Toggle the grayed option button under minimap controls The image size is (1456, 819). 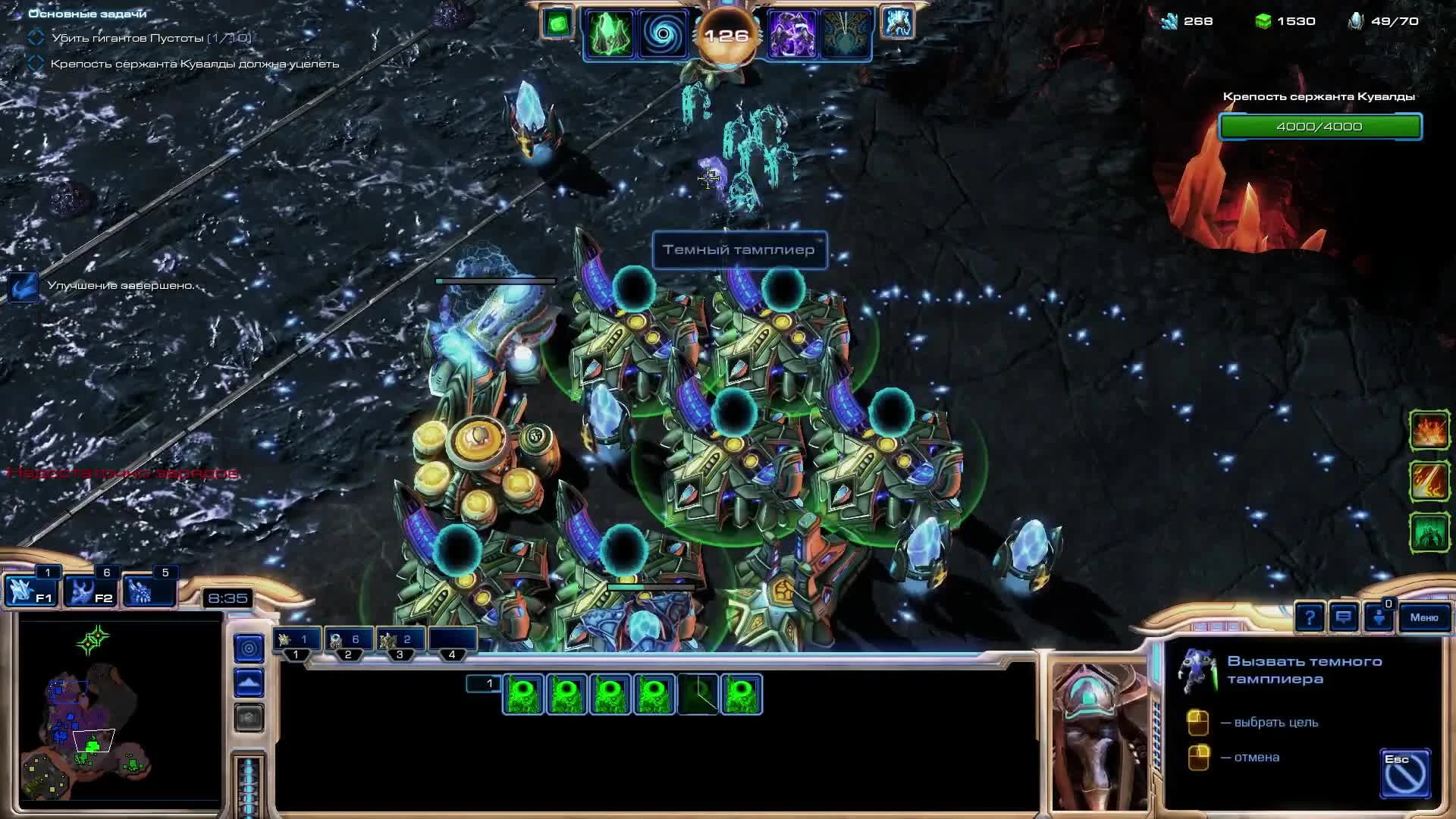tap(249, 718)
